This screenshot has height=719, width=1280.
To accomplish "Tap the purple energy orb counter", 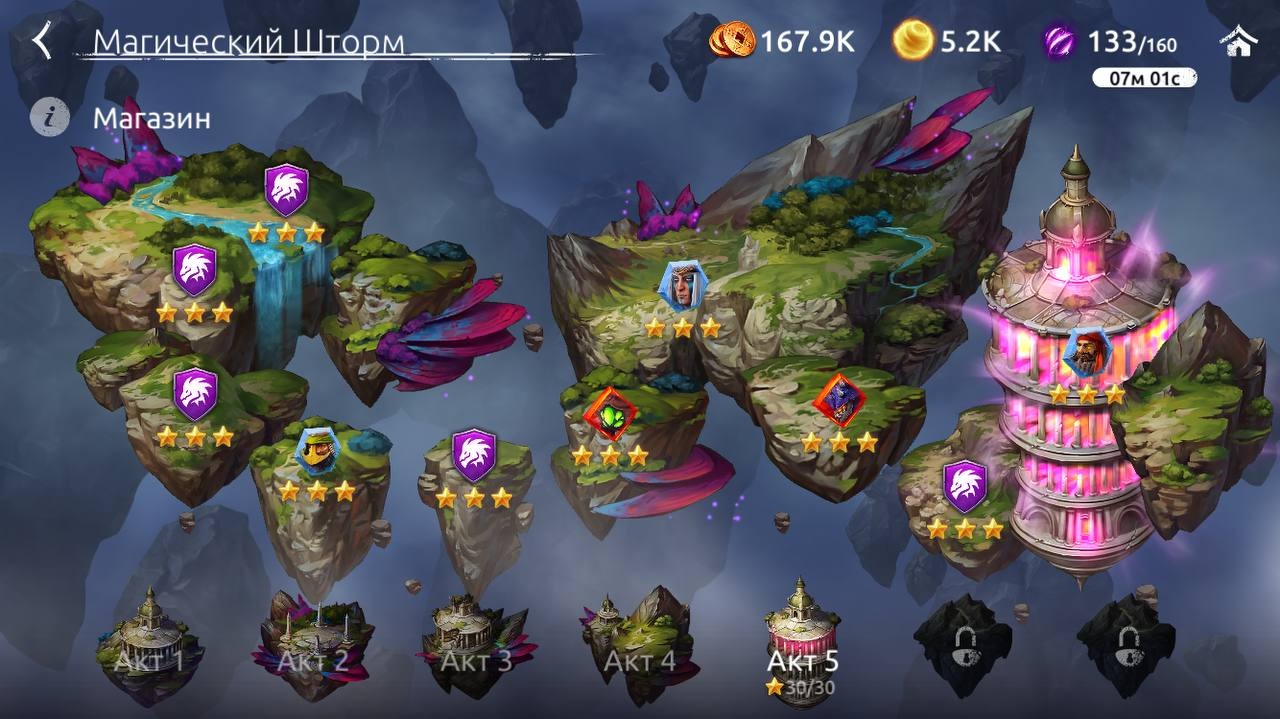I will (1059, 41).
